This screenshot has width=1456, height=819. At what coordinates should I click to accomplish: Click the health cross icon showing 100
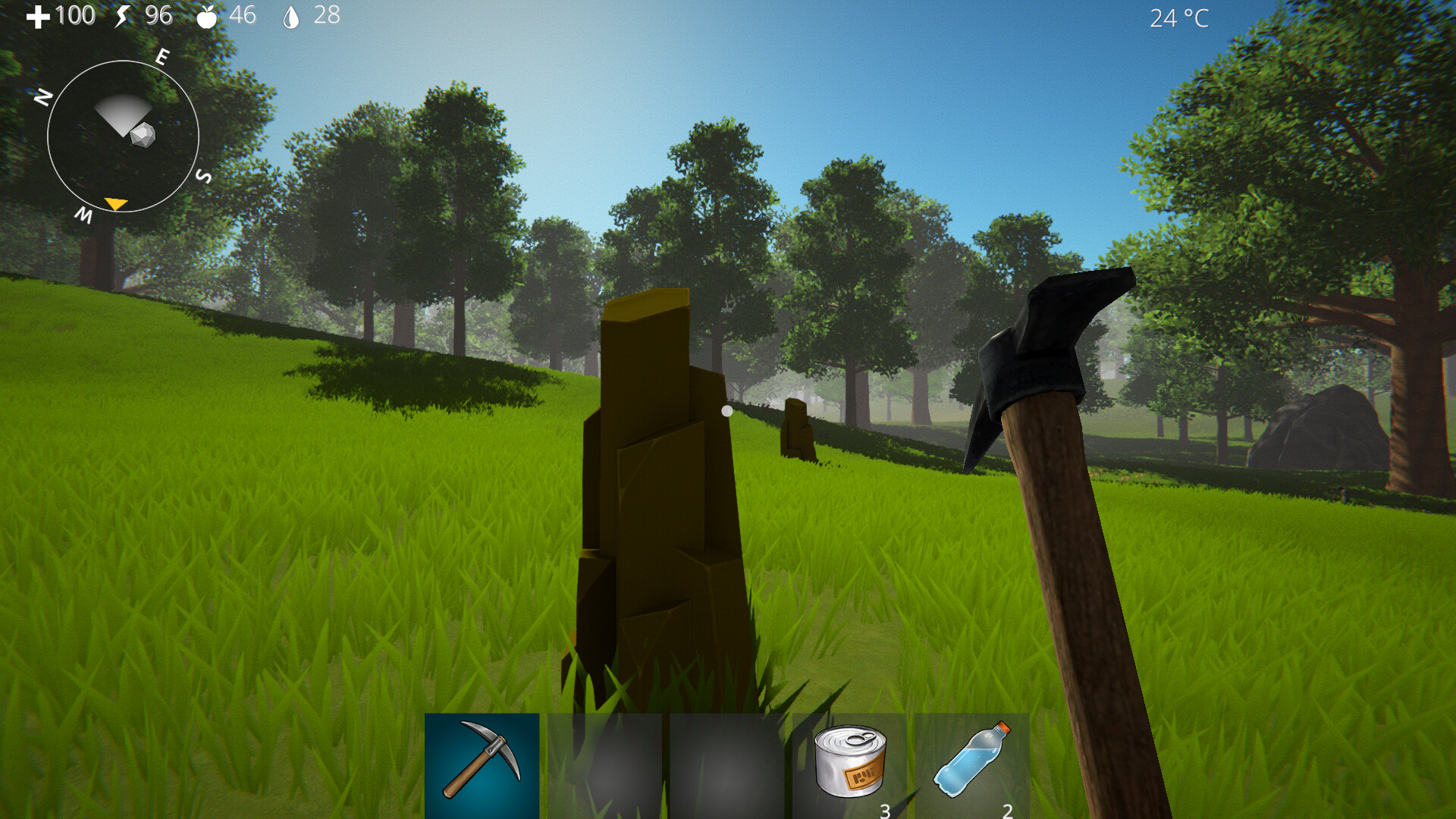coord(39,15)
